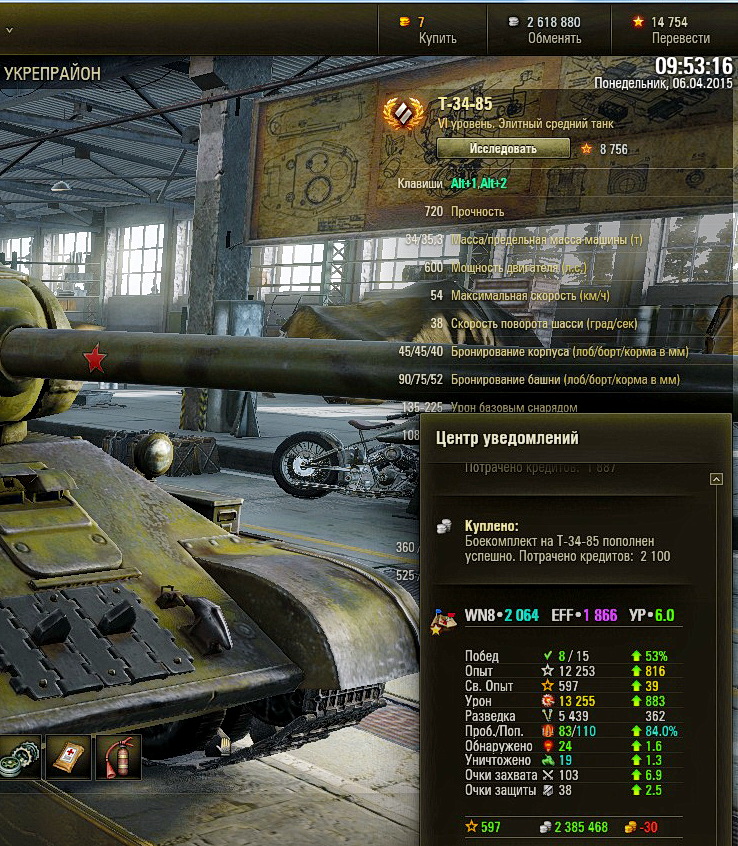The image size is (738, 846).
Task: Select the repair kit consumable slot
Action: click(20, 757)
